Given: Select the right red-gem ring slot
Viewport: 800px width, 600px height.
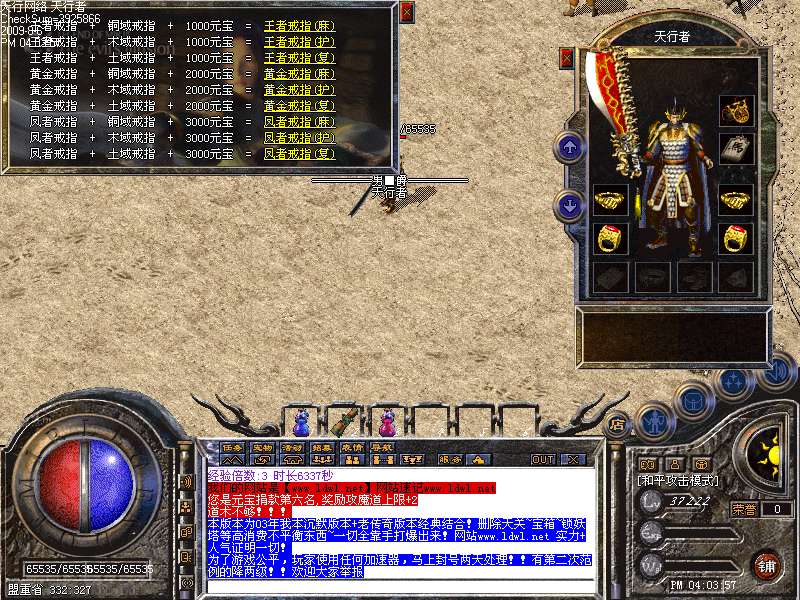Looking at the screenshot, I should pyautogui.click(x=736, y=238).
